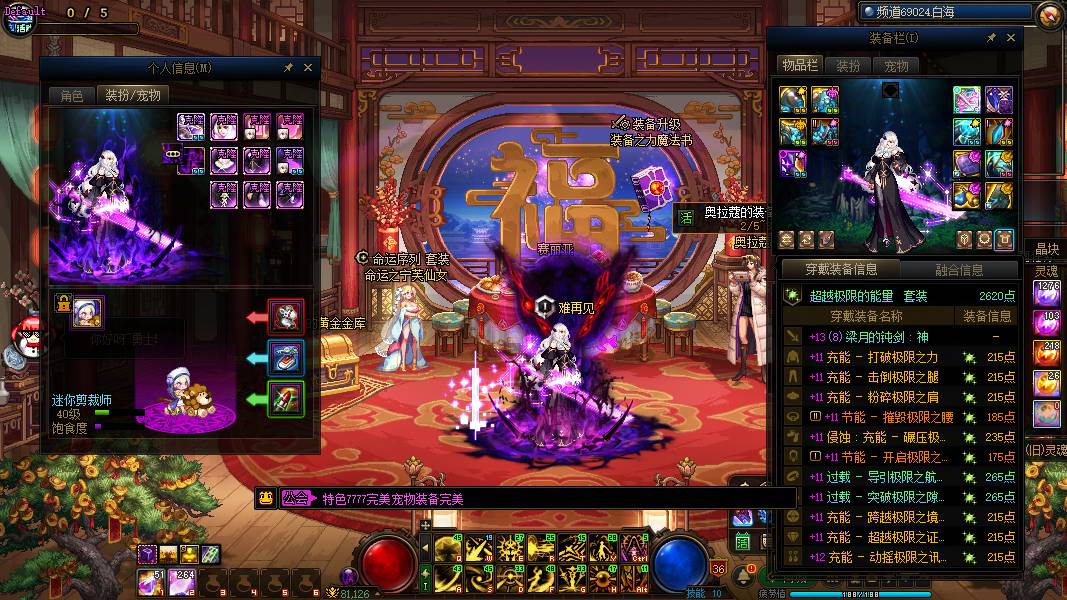The height and width of the screenshot is (600, 1067).
Task: Open the 物品栏 inventory tab
Action: click(x=800, y=65)
